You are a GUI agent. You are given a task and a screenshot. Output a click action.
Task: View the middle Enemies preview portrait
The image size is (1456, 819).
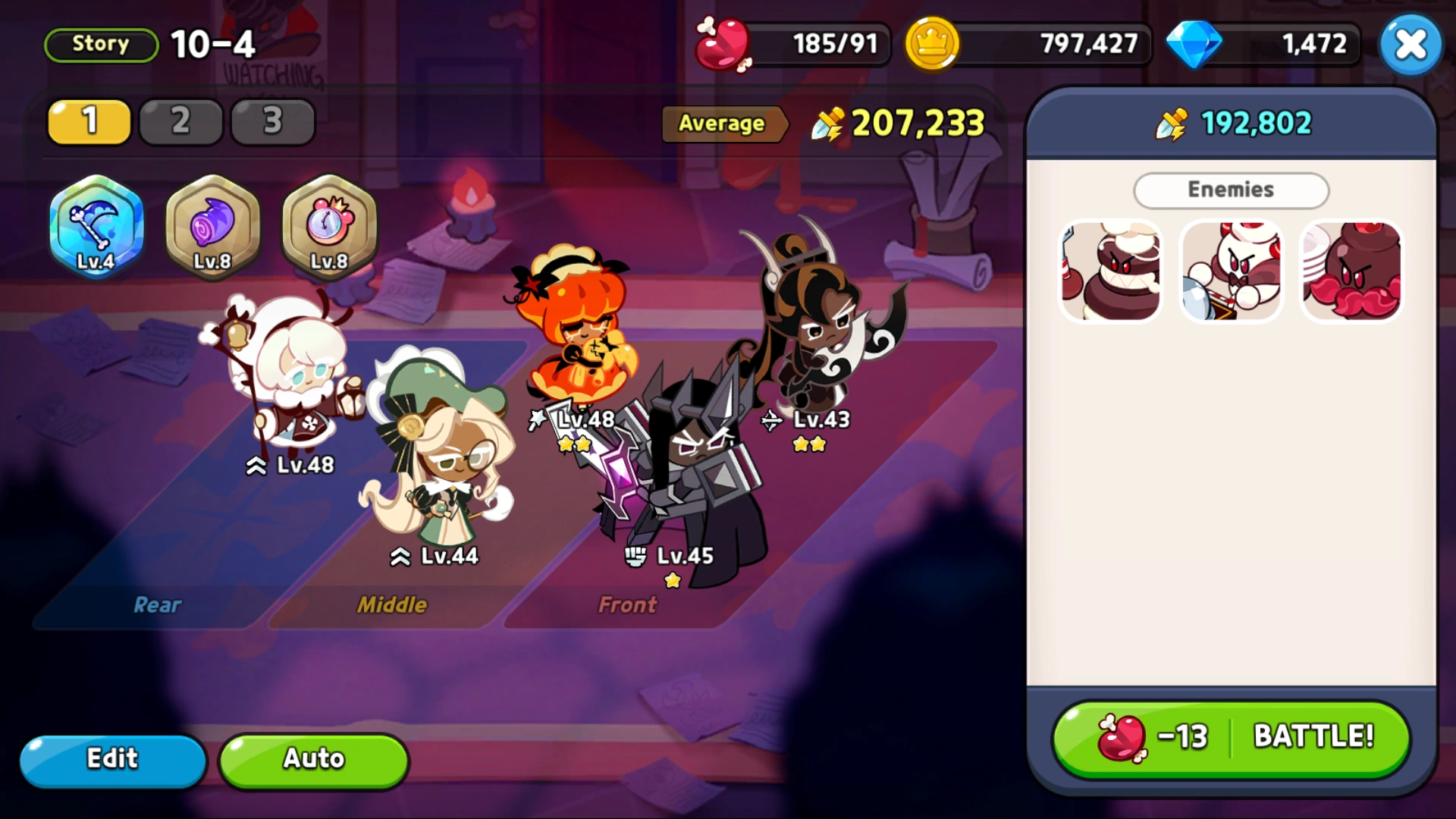pyautogui.click(x=1231, y=271)
